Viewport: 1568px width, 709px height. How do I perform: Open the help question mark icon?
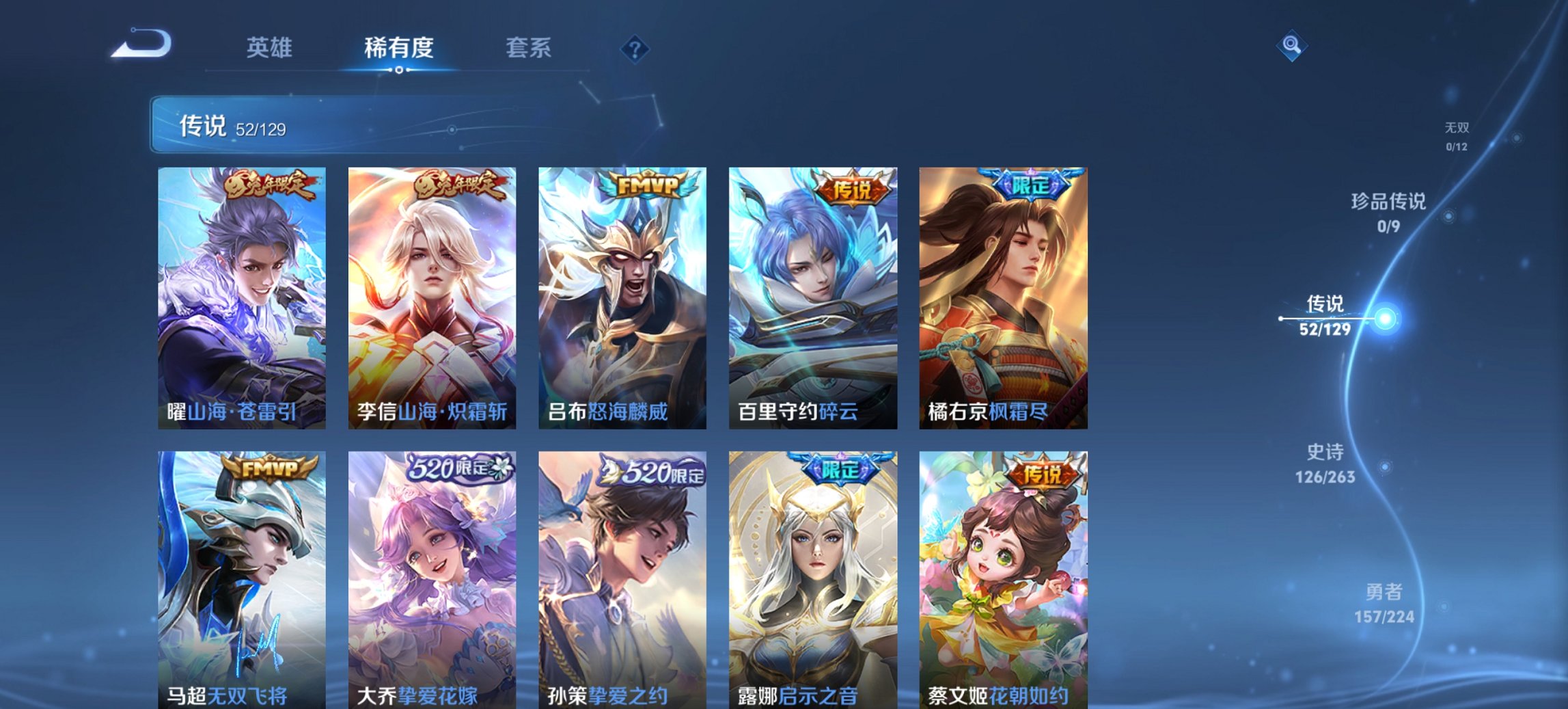(635, 49)
